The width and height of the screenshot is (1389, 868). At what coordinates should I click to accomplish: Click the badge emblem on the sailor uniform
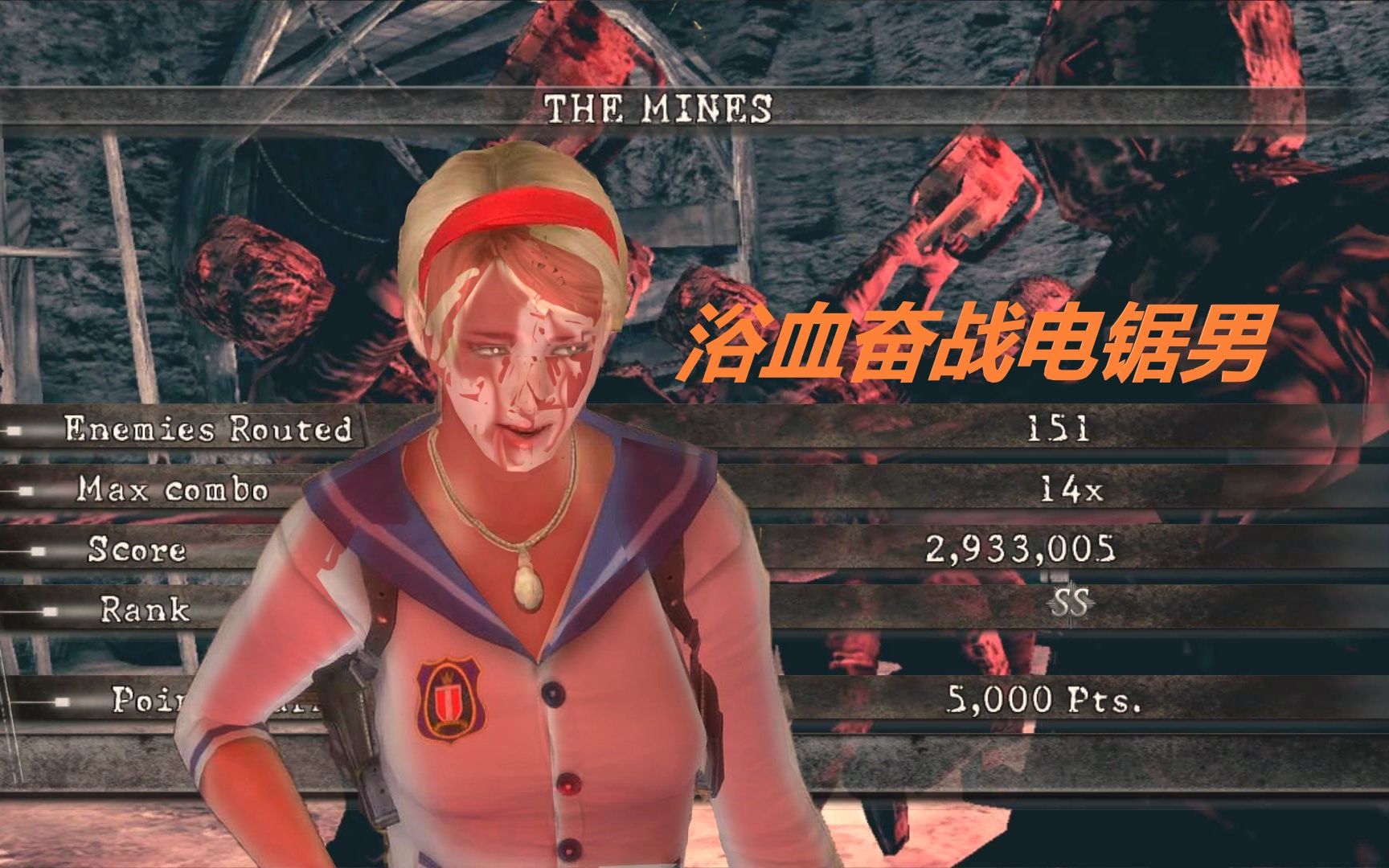click(447, 698)
